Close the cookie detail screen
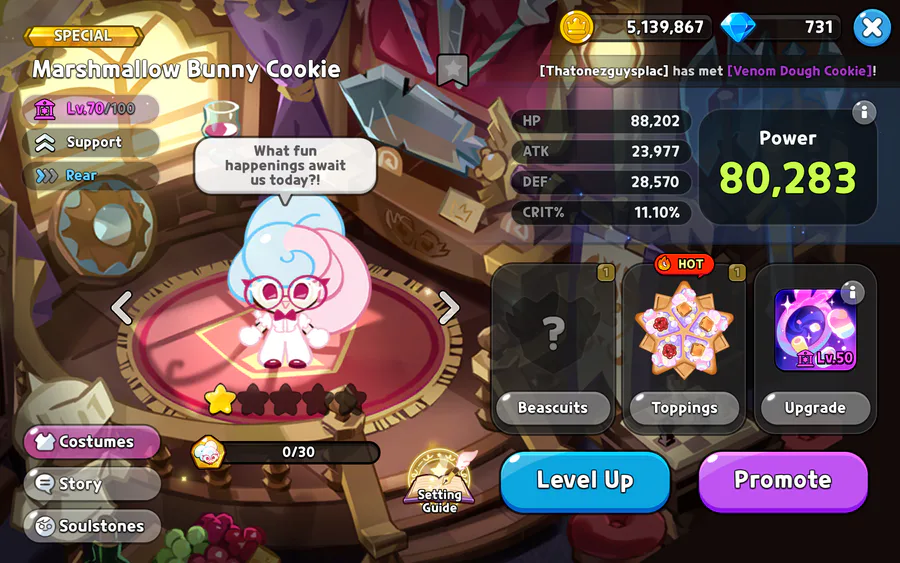This screenshot has width=900, height=563. (872, 28)
